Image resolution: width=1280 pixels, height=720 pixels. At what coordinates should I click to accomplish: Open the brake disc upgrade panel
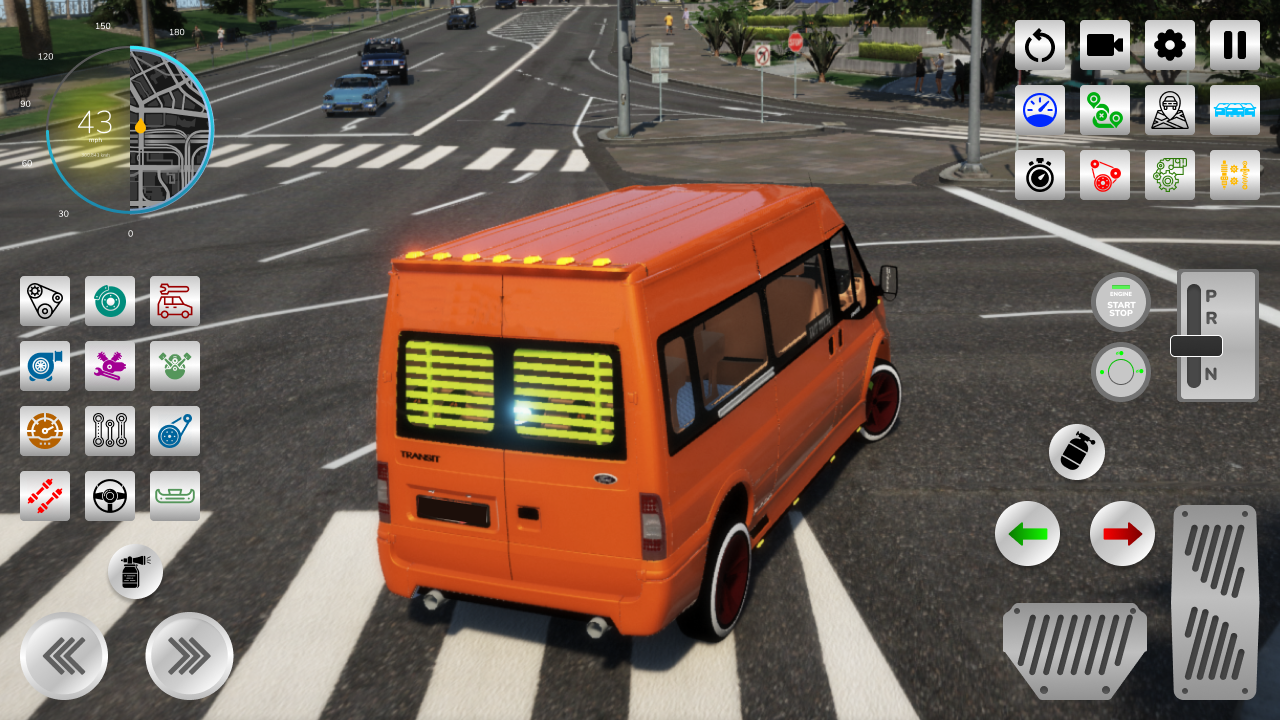pyautogui.click(x=110, y=301)
